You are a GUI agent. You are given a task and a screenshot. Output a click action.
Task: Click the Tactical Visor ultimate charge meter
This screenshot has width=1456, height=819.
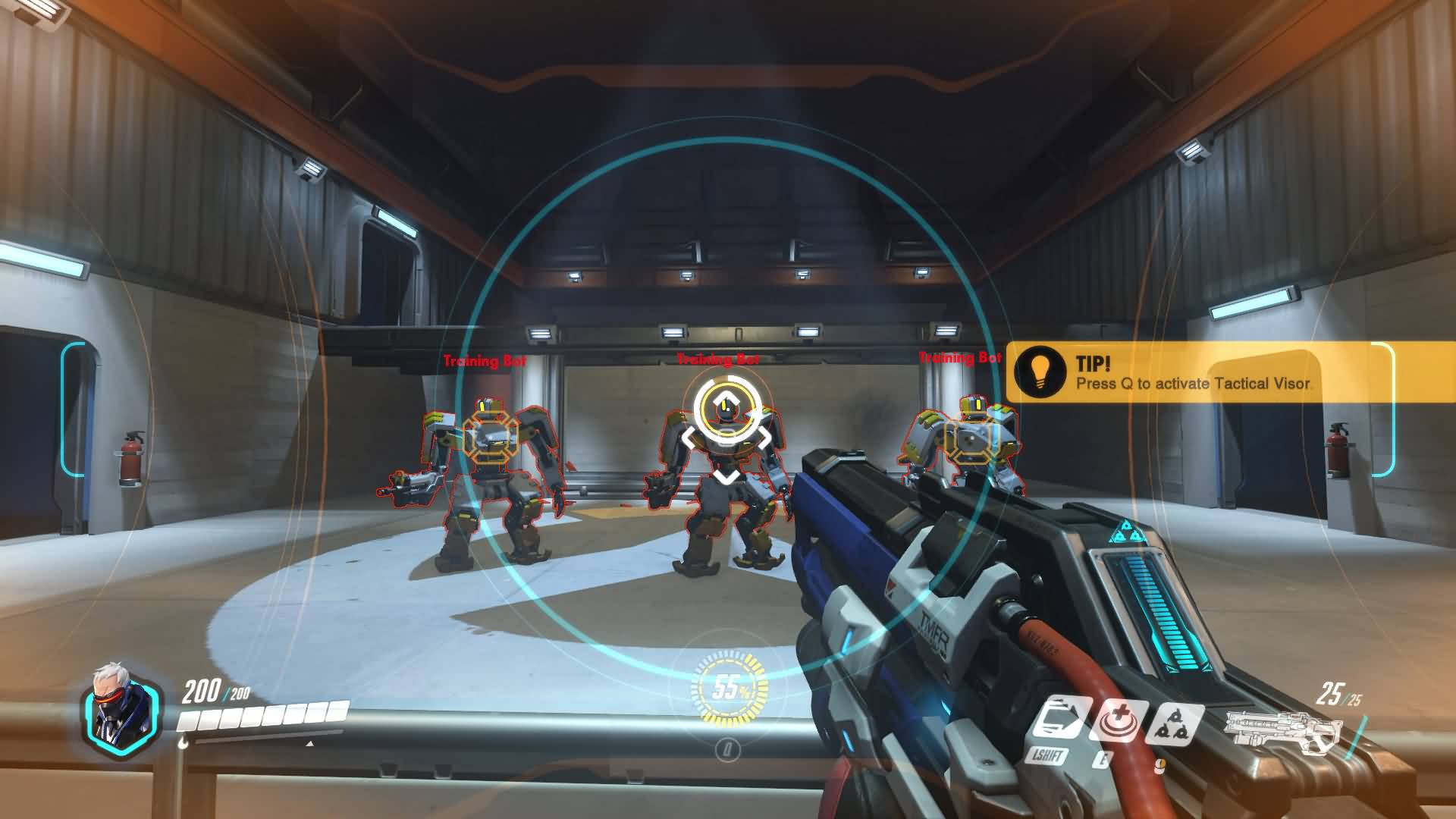pos(726,689)
